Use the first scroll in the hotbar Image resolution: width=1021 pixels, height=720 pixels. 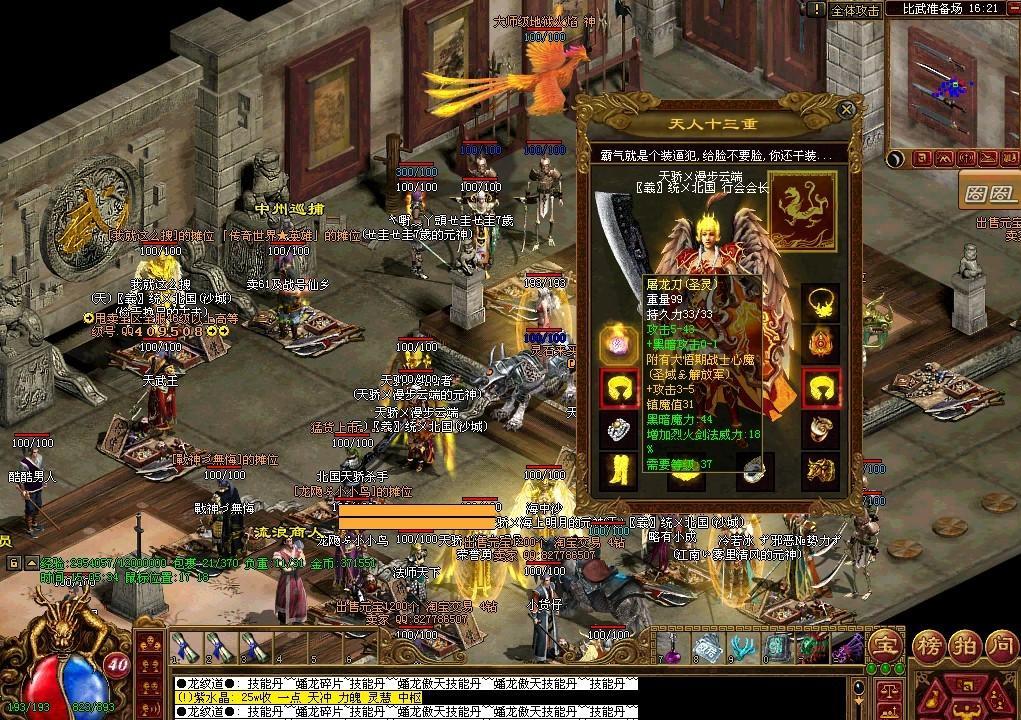pyautogui.click(x=181, y=647)
